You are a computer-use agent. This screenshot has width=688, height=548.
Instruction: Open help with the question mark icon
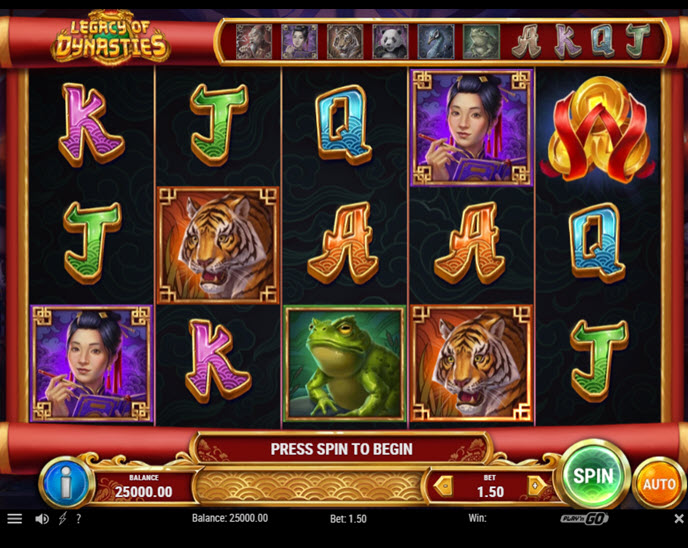(78, 519)
